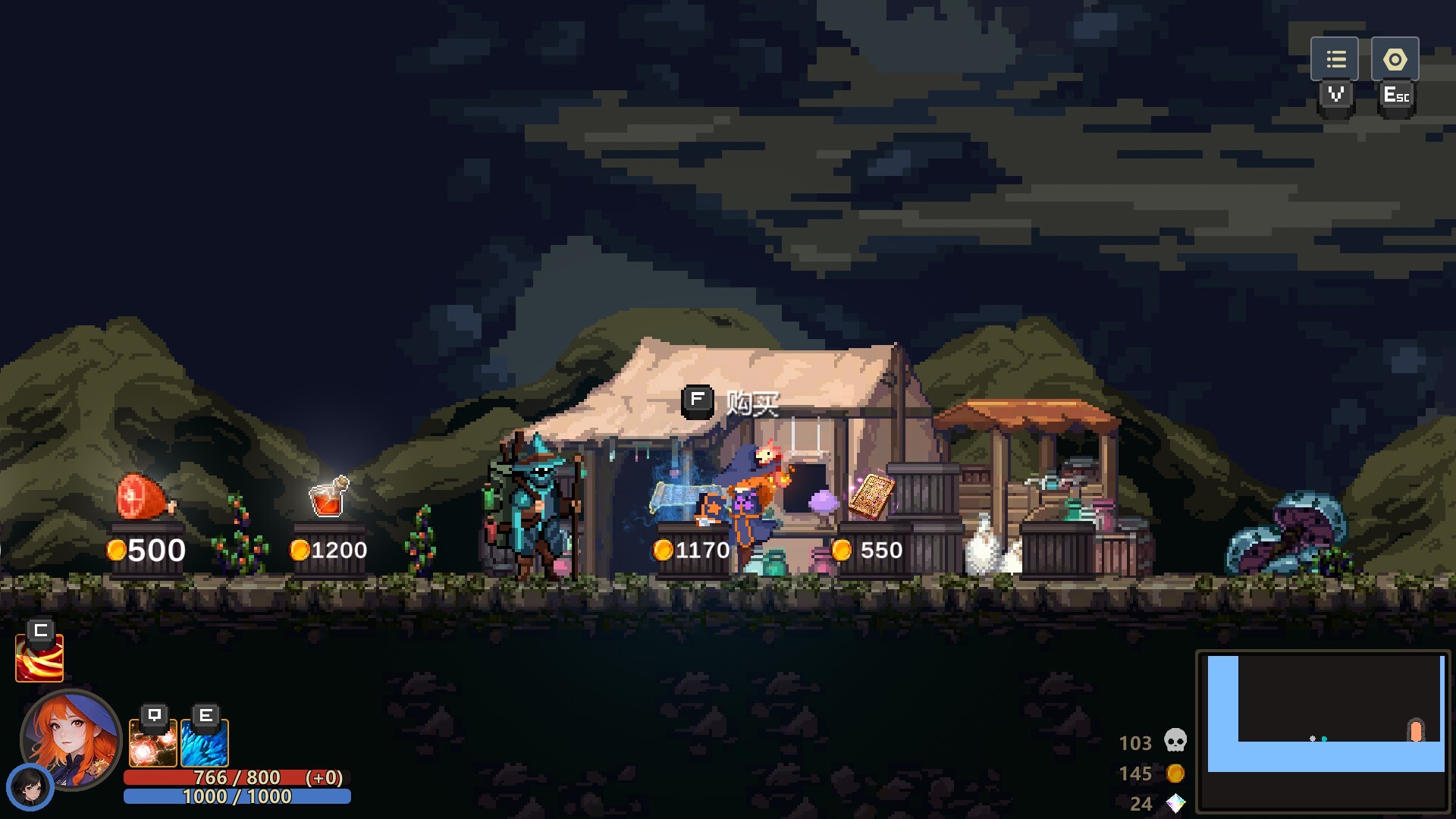This screenshot has width=1456, height=819.
Task: Click the coin icon on the 500 price tag
Action: point(118,549)
